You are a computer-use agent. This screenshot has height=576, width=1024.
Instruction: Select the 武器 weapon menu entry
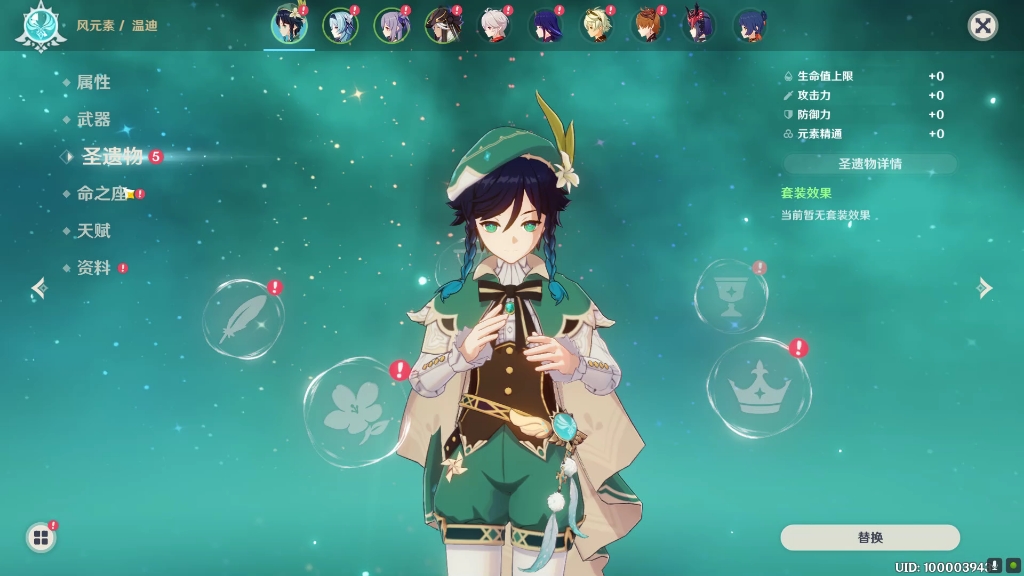93,119
